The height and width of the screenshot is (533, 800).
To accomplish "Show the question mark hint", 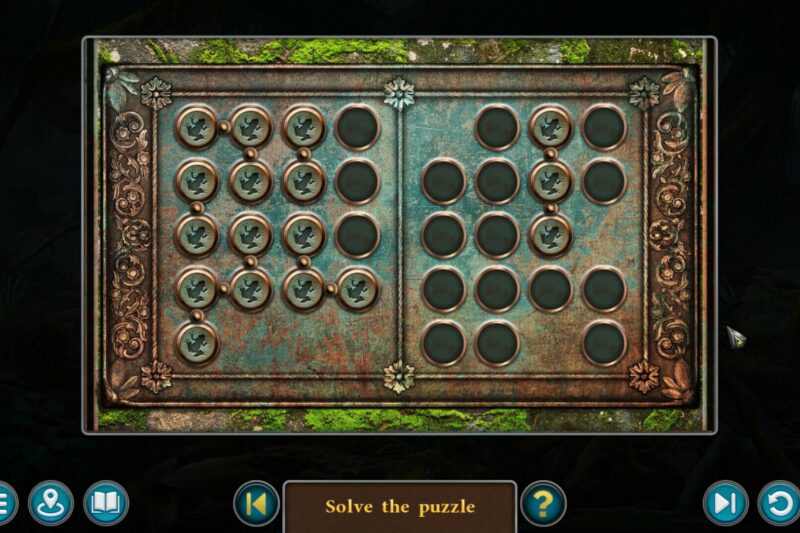I will coord(543,503).
